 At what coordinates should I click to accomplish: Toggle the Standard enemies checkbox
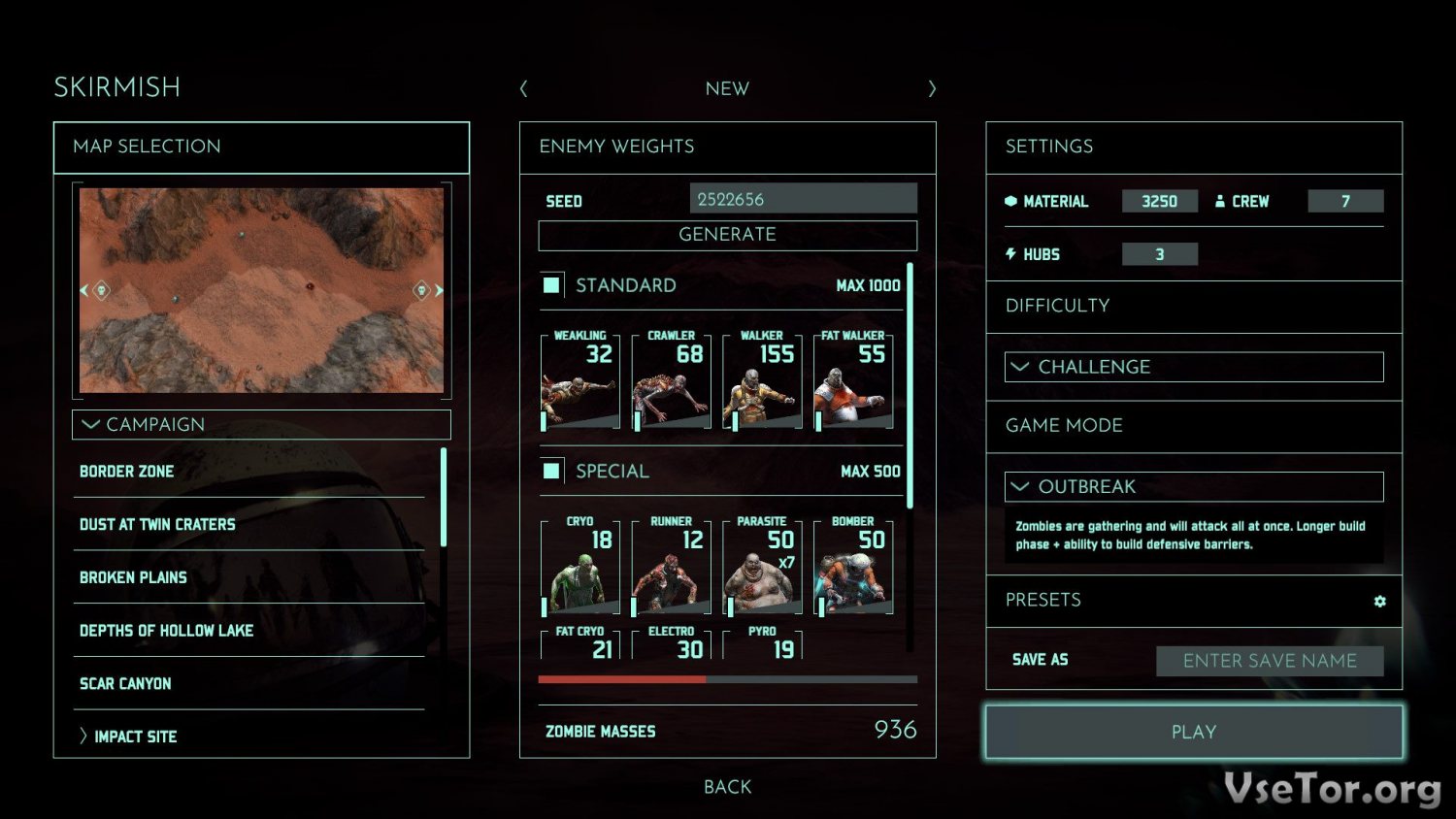[551, 285]
